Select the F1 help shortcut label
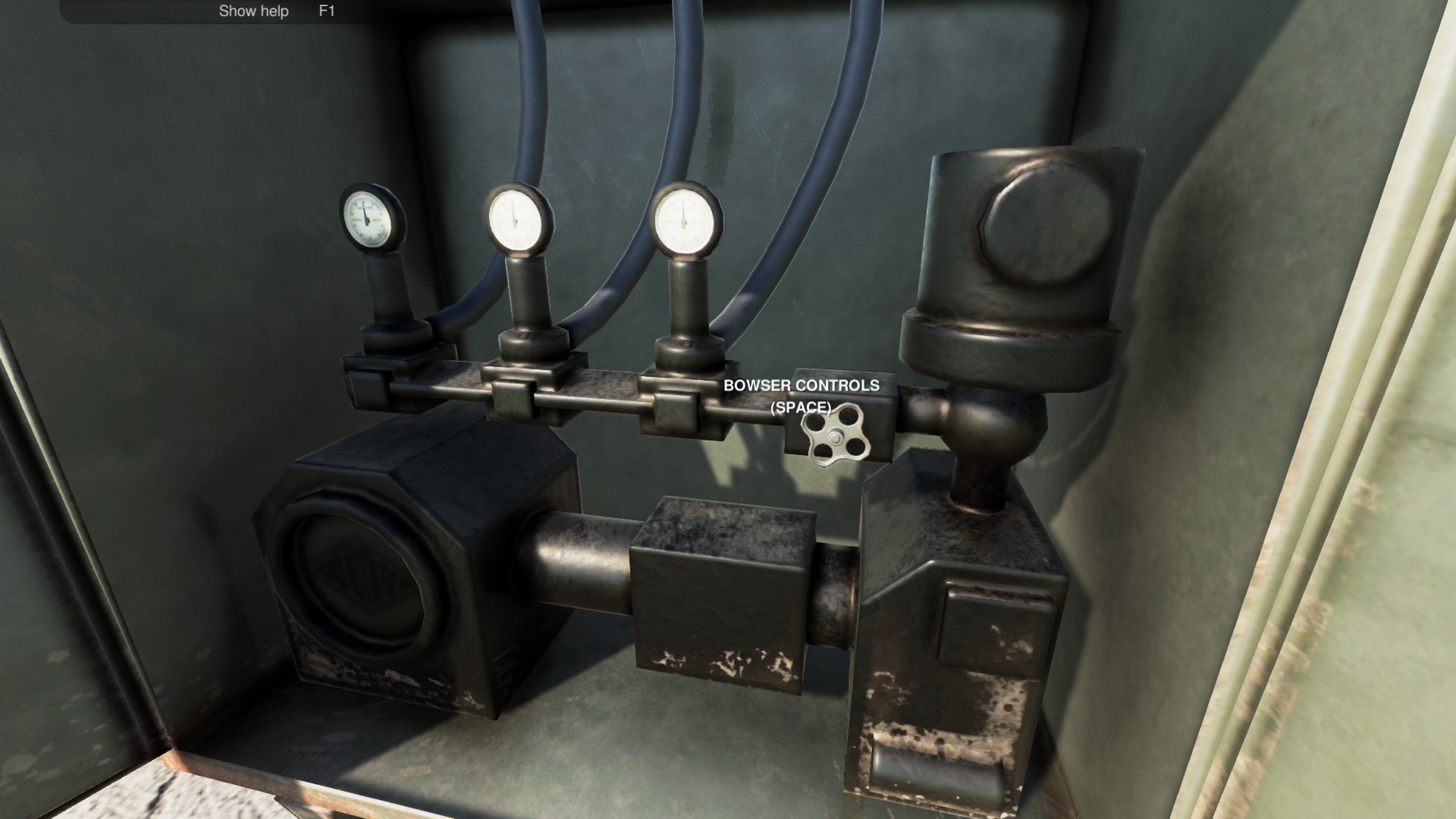Image resolution: width=1456 pixels, height=819 pixels. (327, 11)
